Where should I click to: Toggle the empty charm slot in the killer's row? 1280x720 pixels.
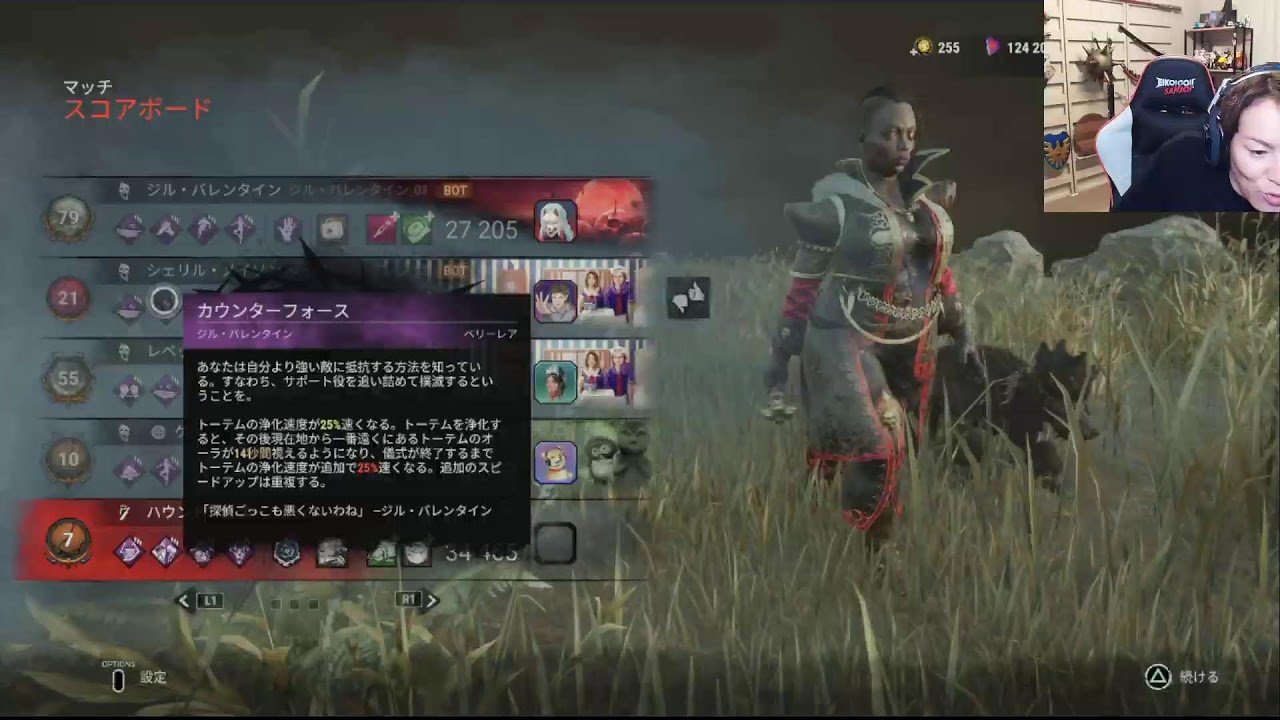click(556, 543)
